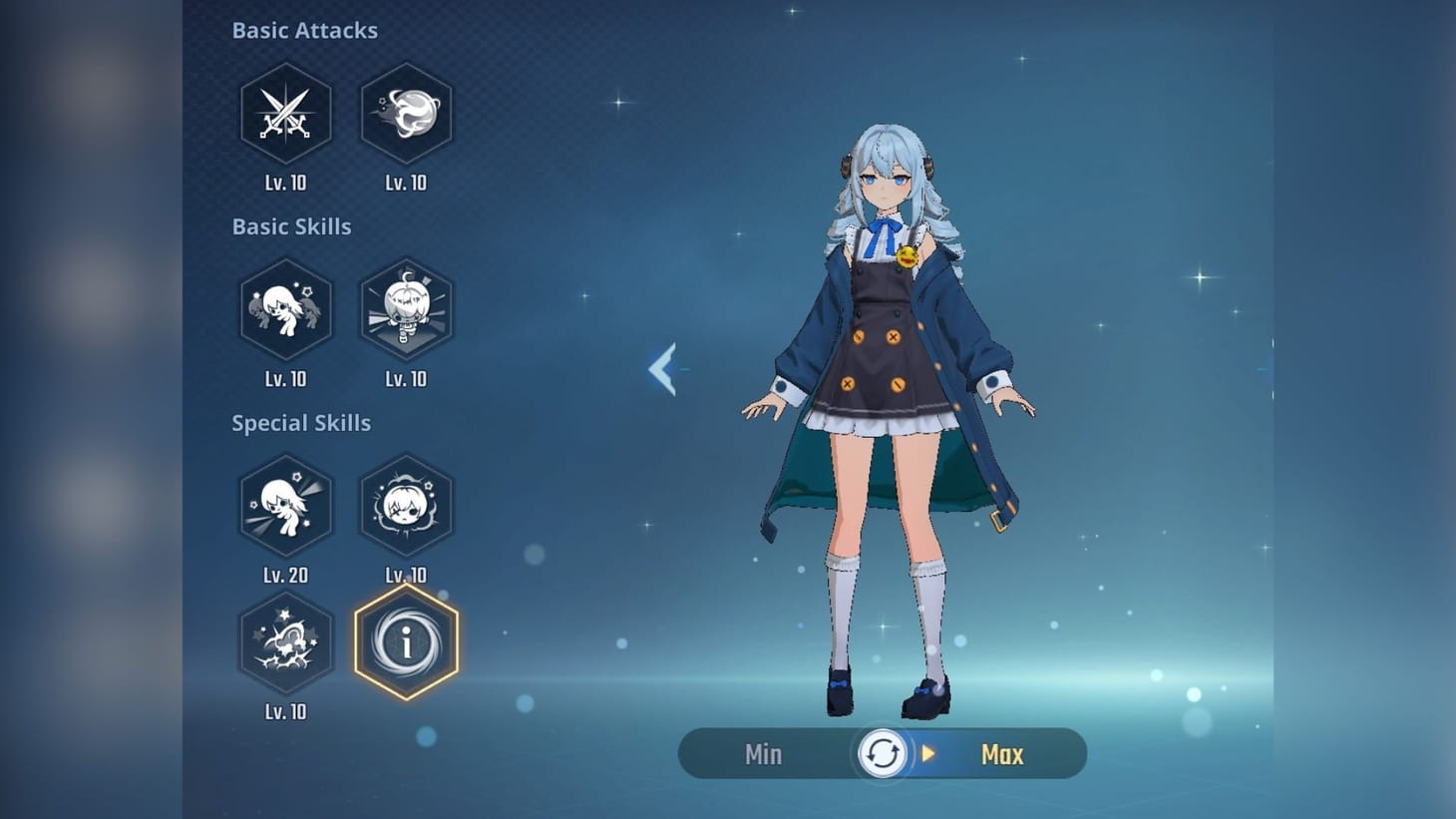Select the explosive starburst special skill icon
Image resolution: width=1456 pixels, height=819 pixels.
click(286, 643)
